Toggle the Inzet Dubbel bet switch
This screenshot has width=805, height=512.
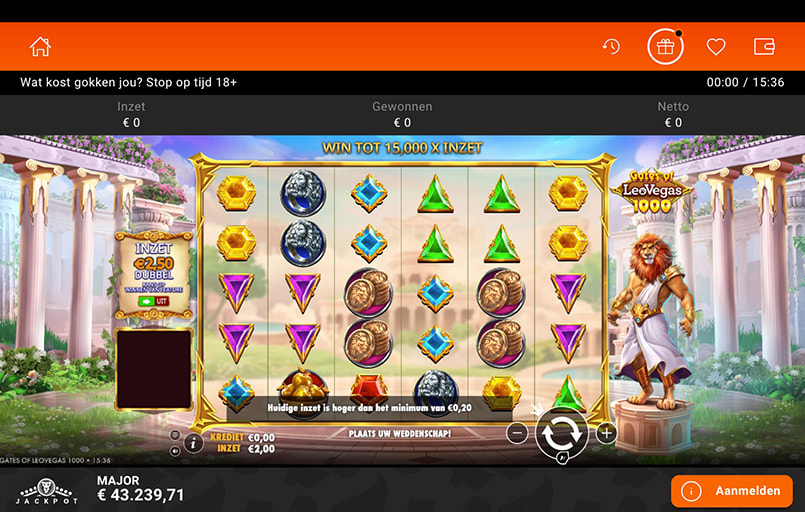153,300
